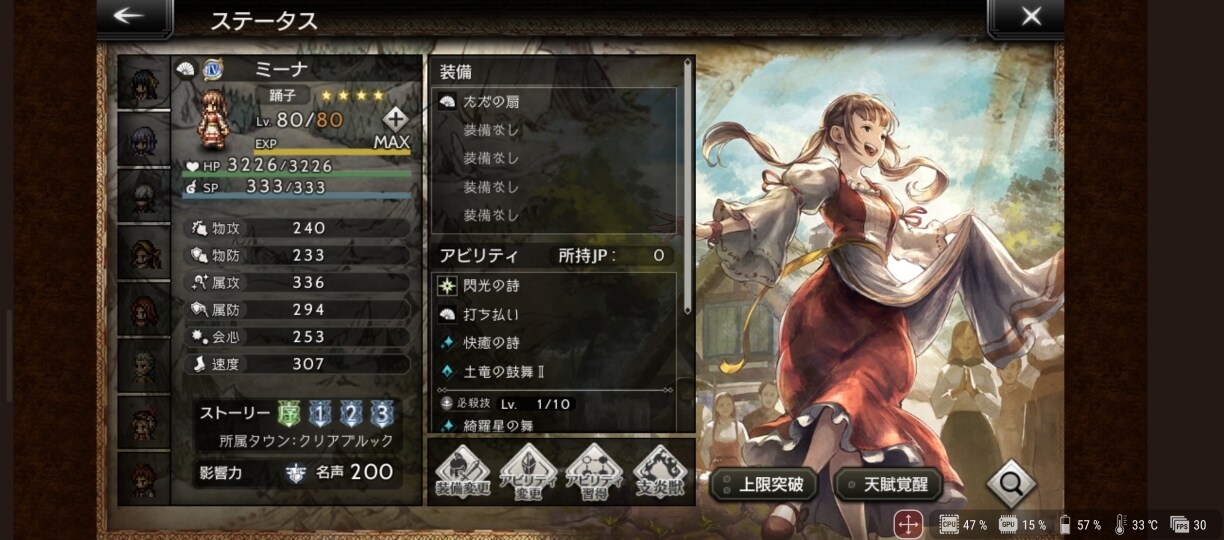Viewport: 1224px width, 540px height.
Task: Tap the 上限突破 limit break button
Action: click(764, 485)
